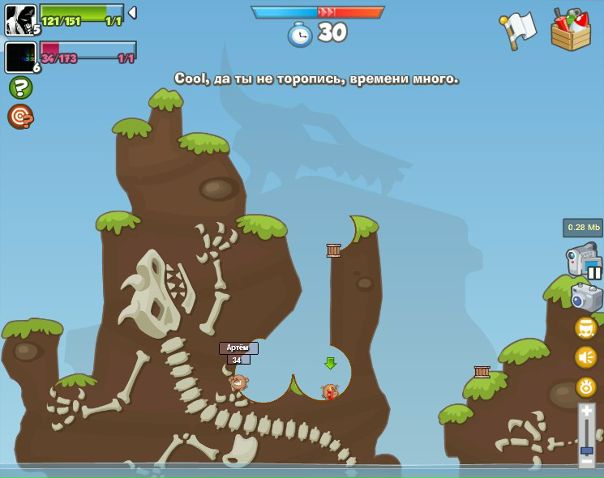Click the zoom slider handle
This screenshot has height=478, width=604.
coord(587,450)
